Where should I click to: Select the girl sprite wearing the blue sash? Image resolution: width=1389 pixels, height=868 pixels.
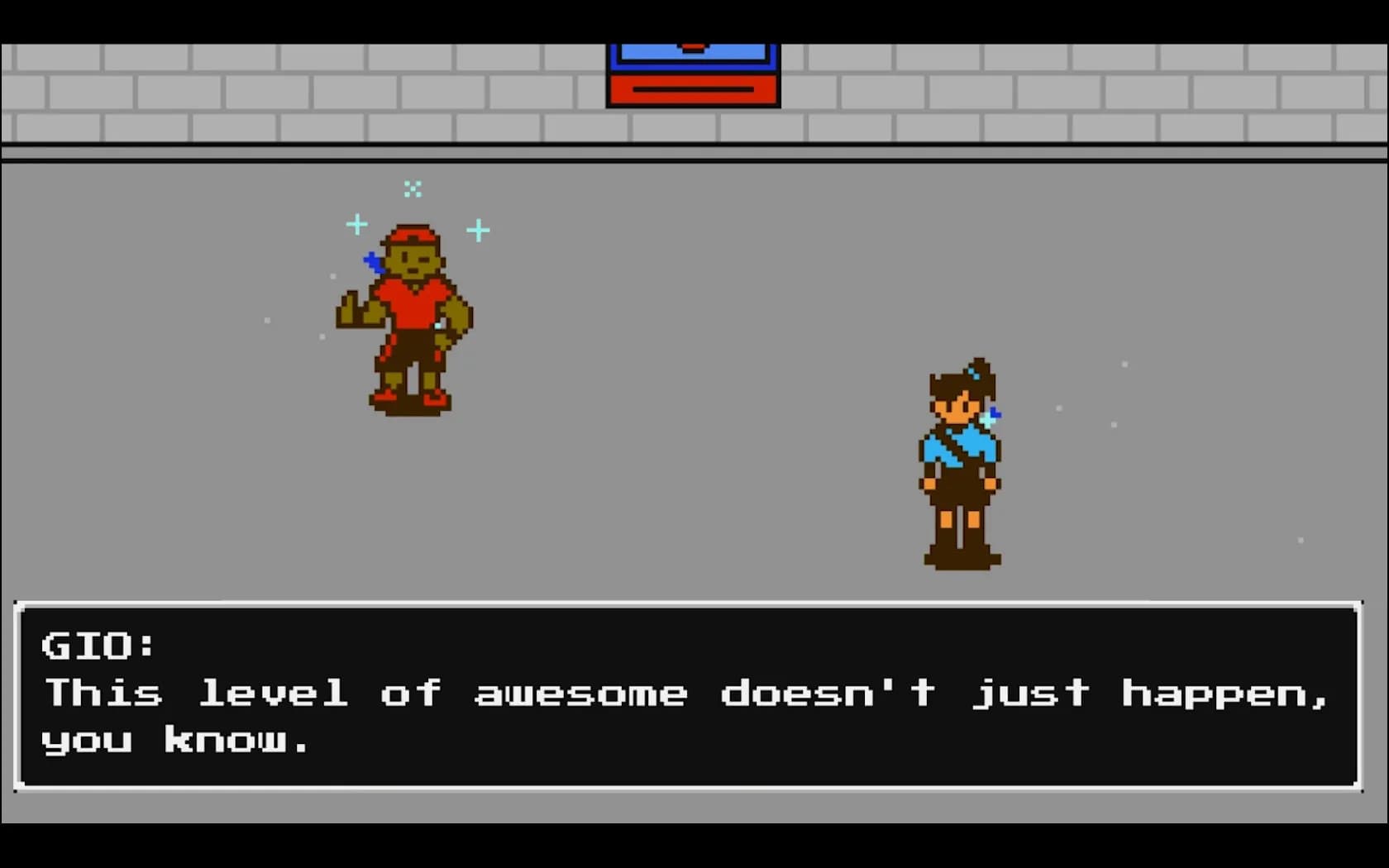click(x=959, y=463)
